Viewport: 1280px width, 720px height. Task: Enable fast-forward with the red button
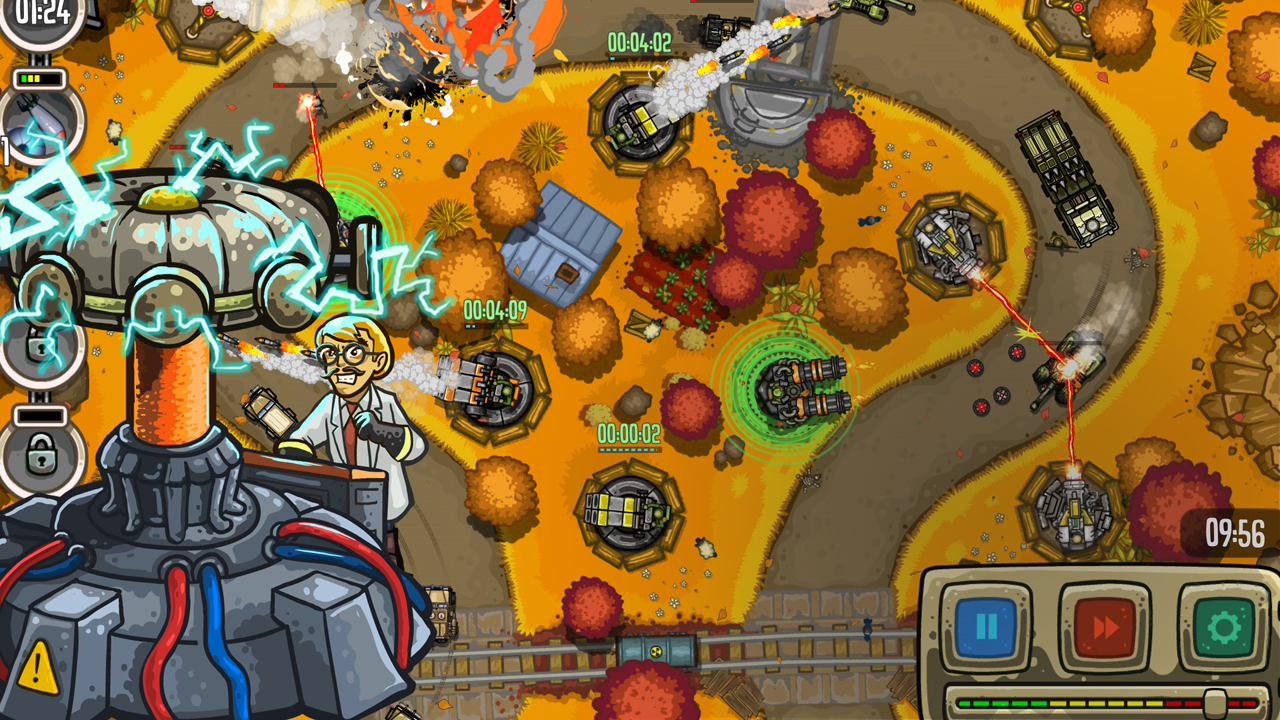coord(1104,625)
